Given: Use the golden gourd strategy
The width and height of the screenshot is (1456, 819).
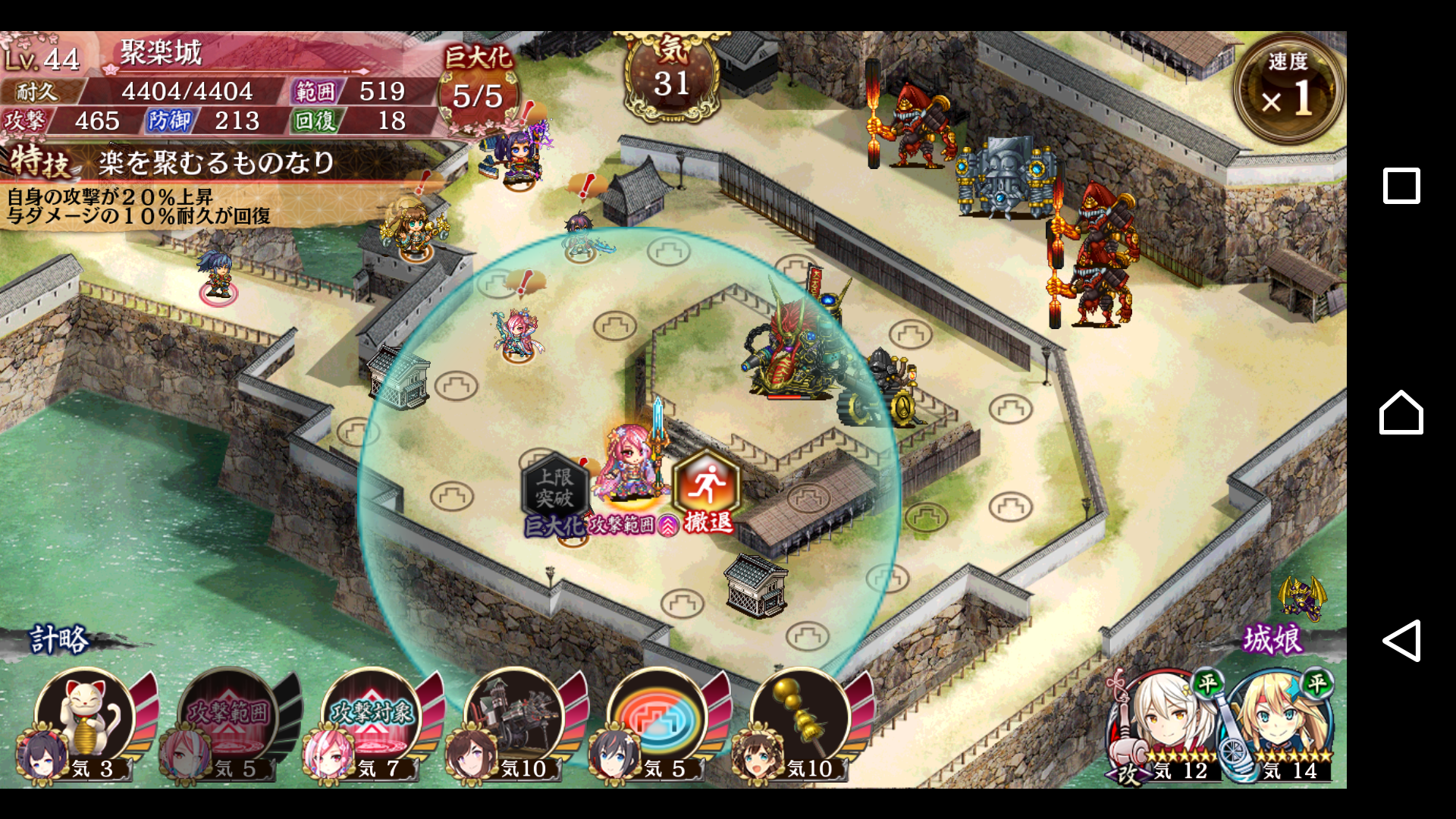Looking at the screenshot, I should coord(800,718).
